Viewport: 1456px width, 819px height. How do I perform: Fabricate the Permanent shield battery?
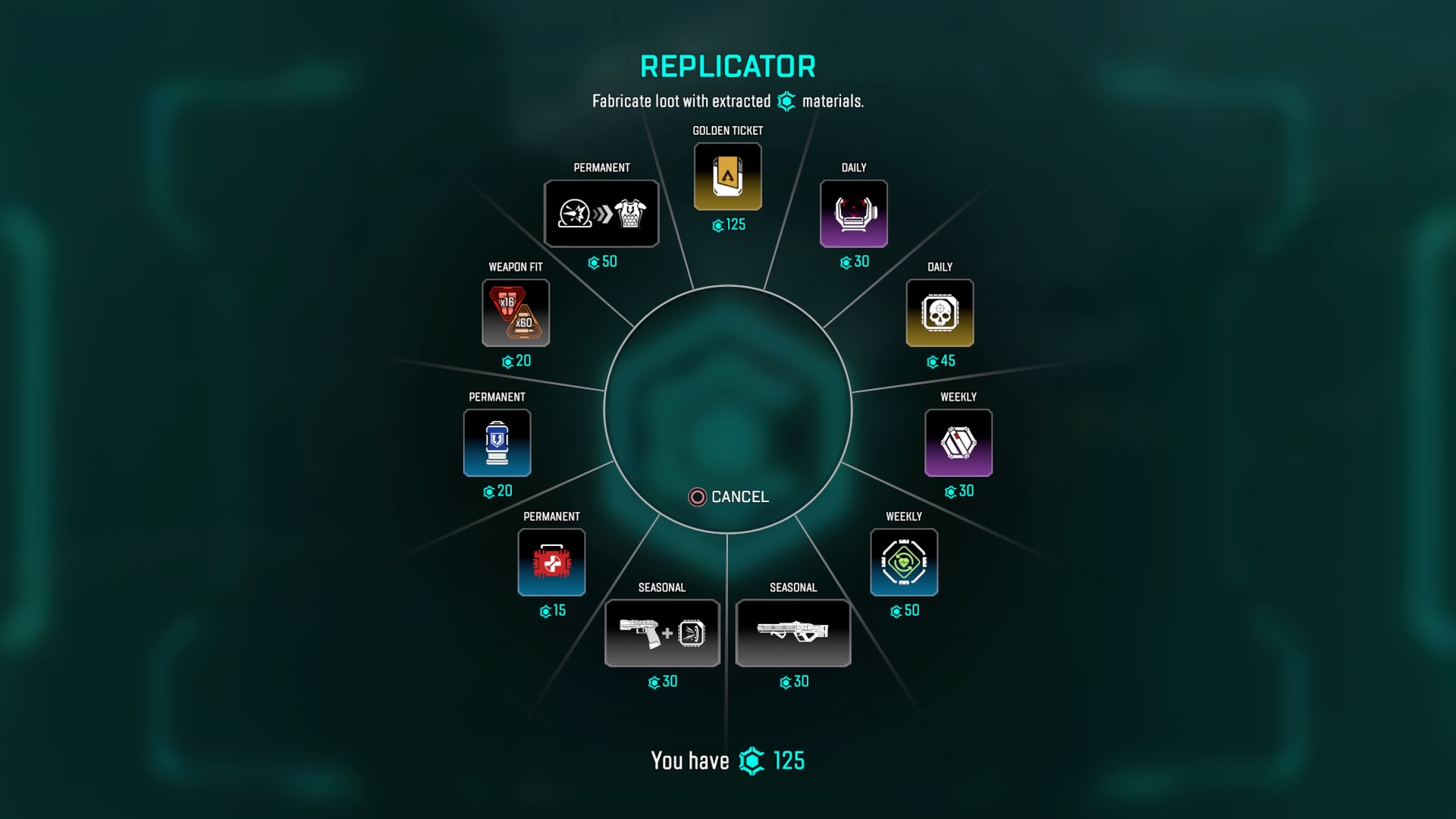pyautogui.click(x=497, y=443)
